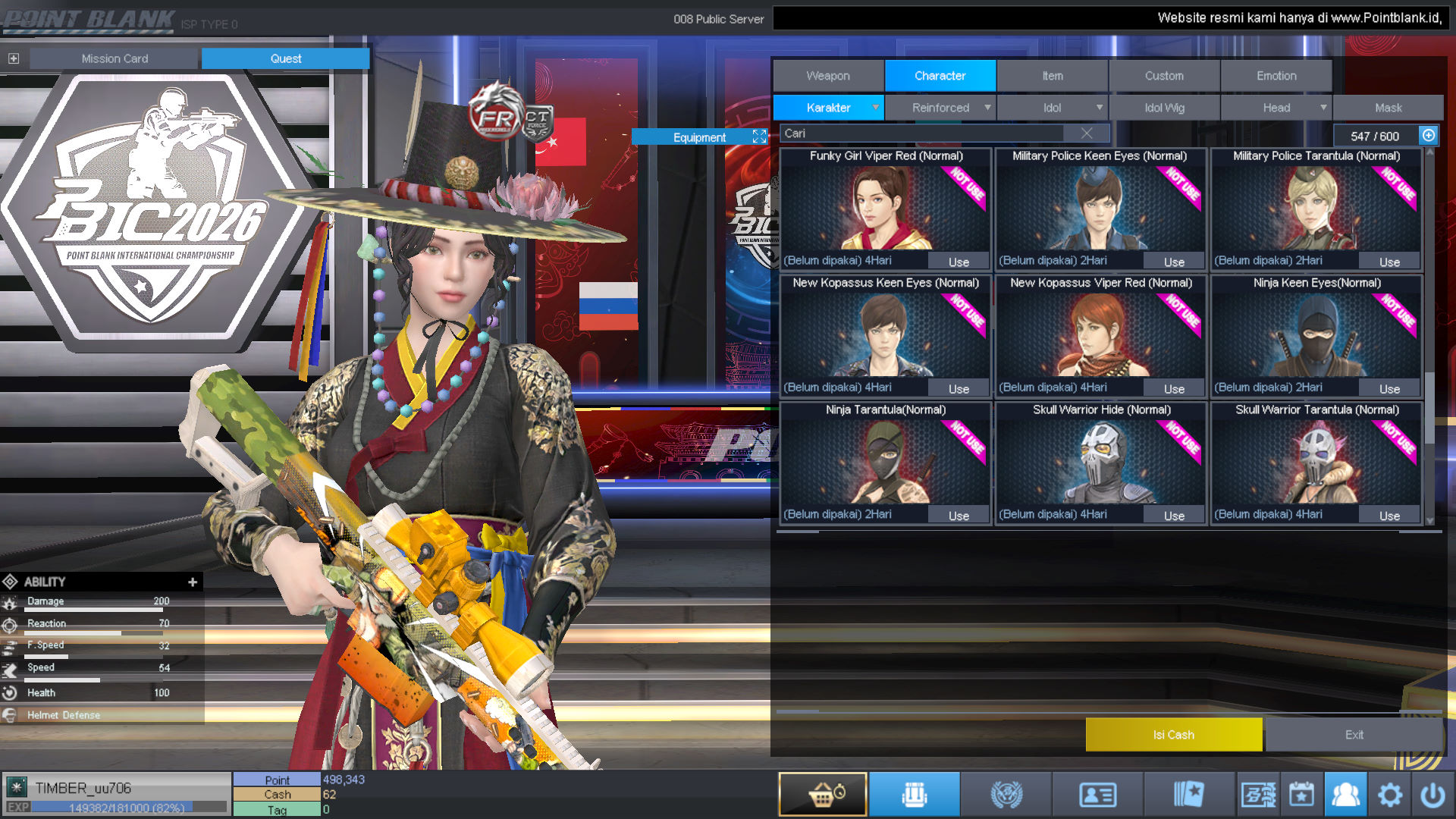Switch to the Weapon tab

(827, 76)
